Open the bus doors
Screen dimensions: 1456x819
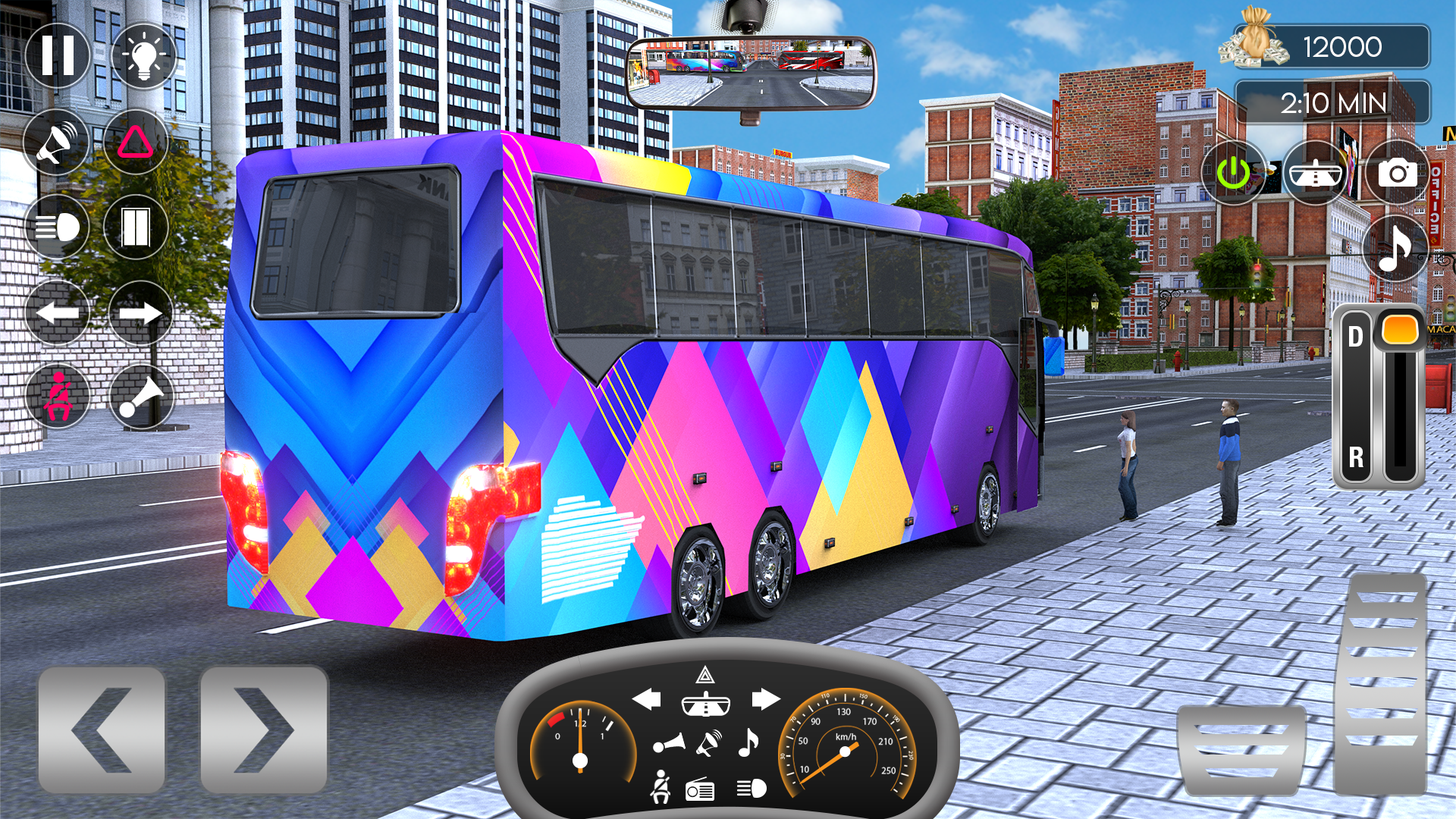pyautogui.click(x=135, y=226)
